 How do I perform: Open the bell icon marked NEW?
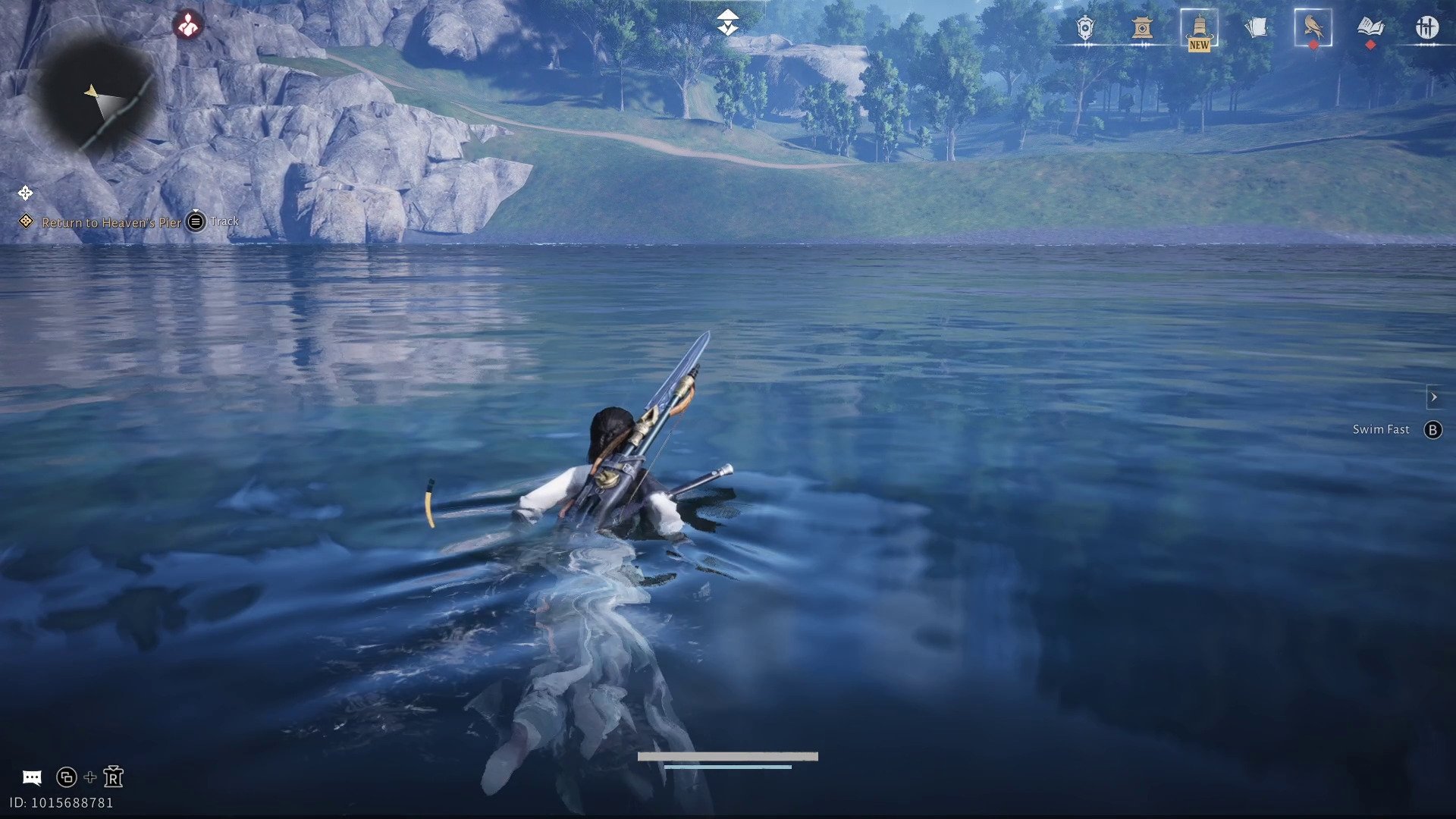[x=1199, y=30]
